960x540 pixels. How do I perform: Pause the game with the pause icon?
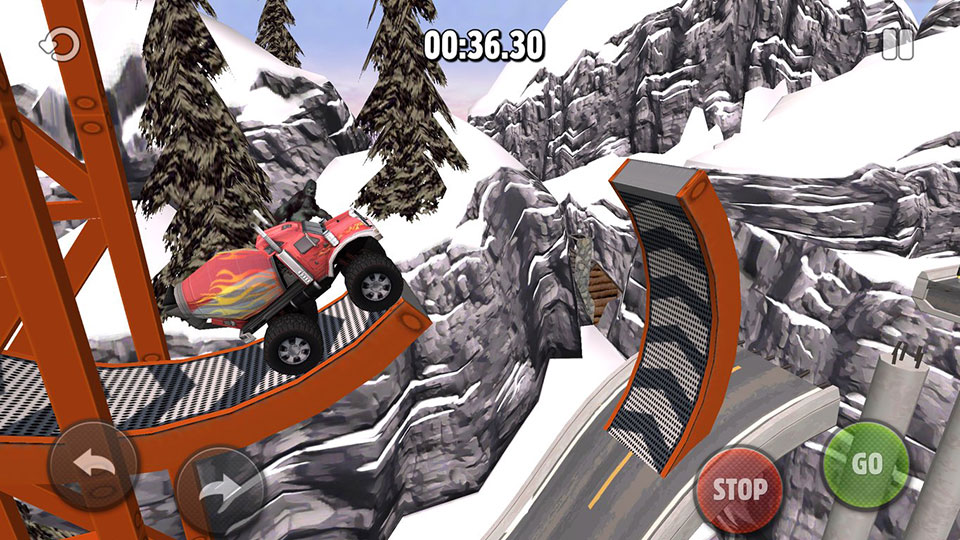(897, 44)
